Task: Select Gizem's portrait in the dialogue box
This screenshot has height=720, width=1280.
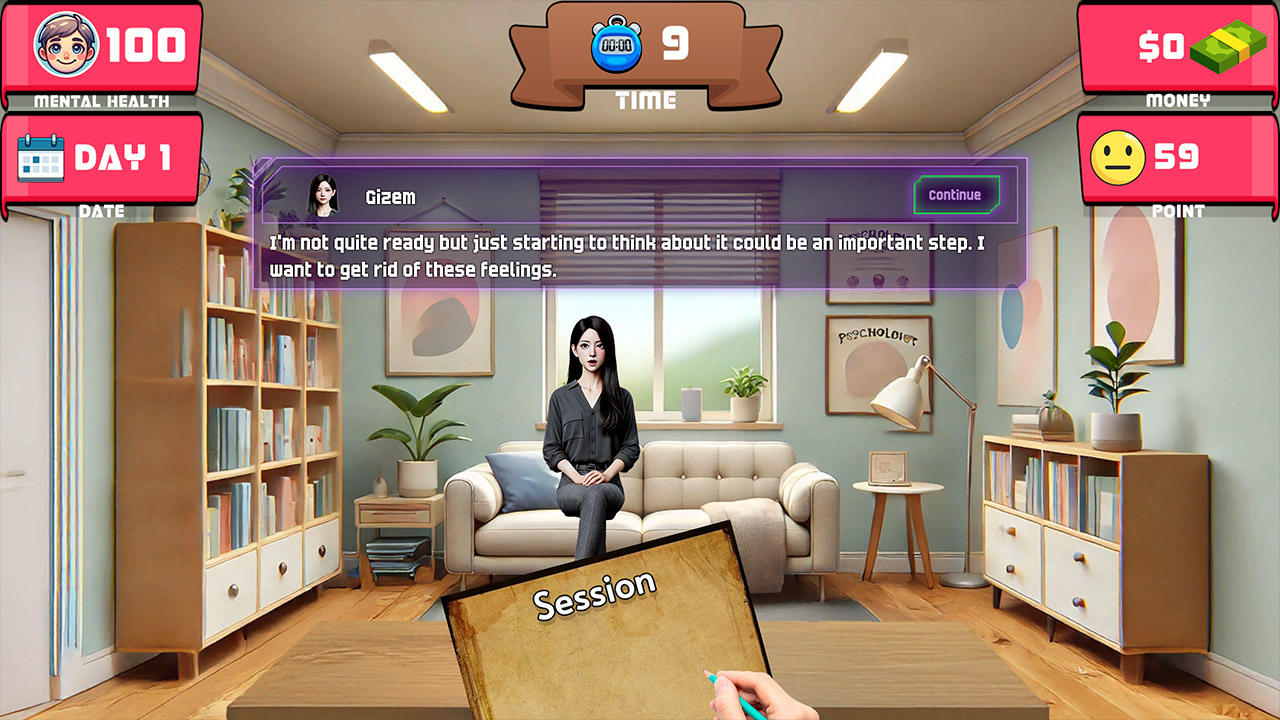Action: click(322, 193)
